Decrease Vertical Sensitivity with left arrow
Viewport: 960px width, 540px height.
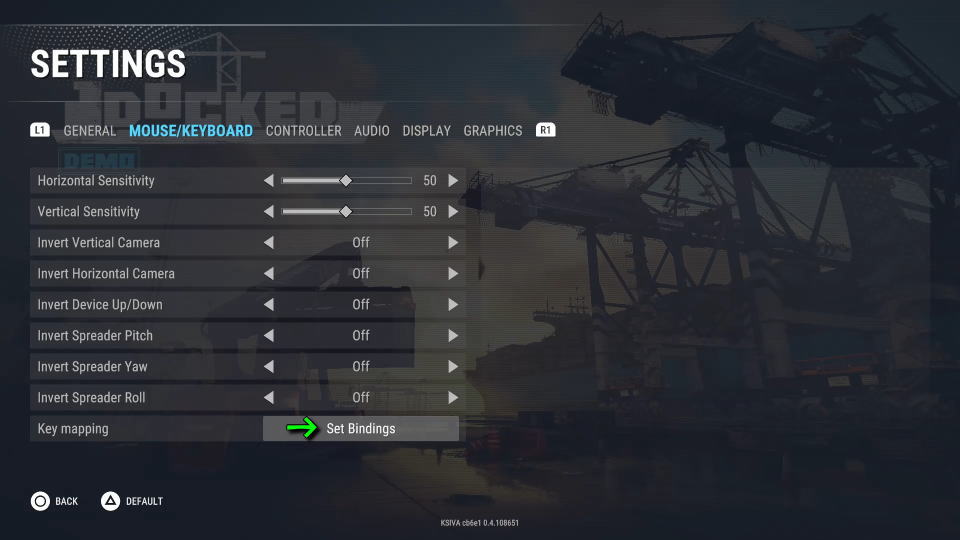[x=268, y=212]
